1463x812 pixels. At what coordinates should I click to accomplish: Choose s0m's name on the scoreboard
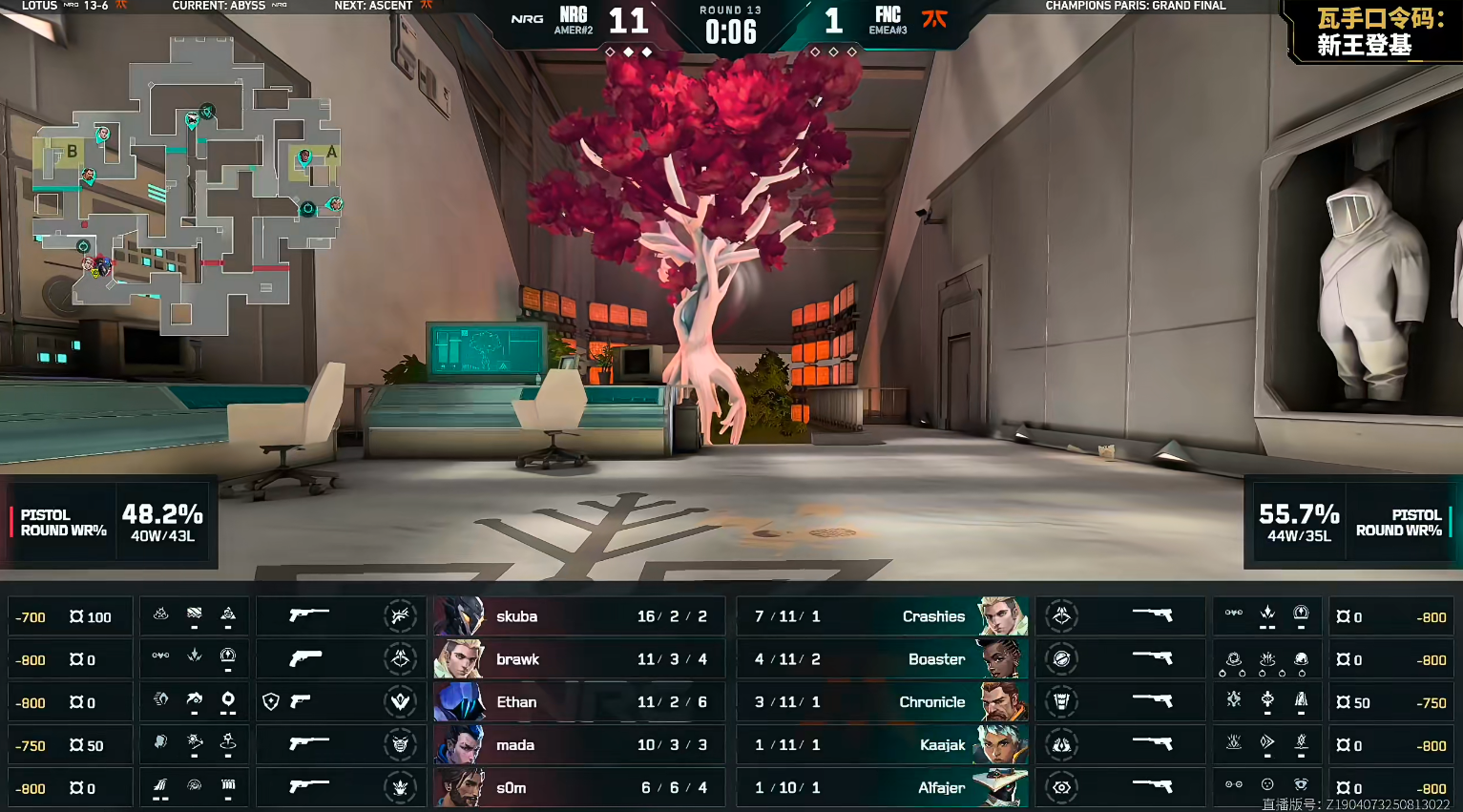pos(512,788)
